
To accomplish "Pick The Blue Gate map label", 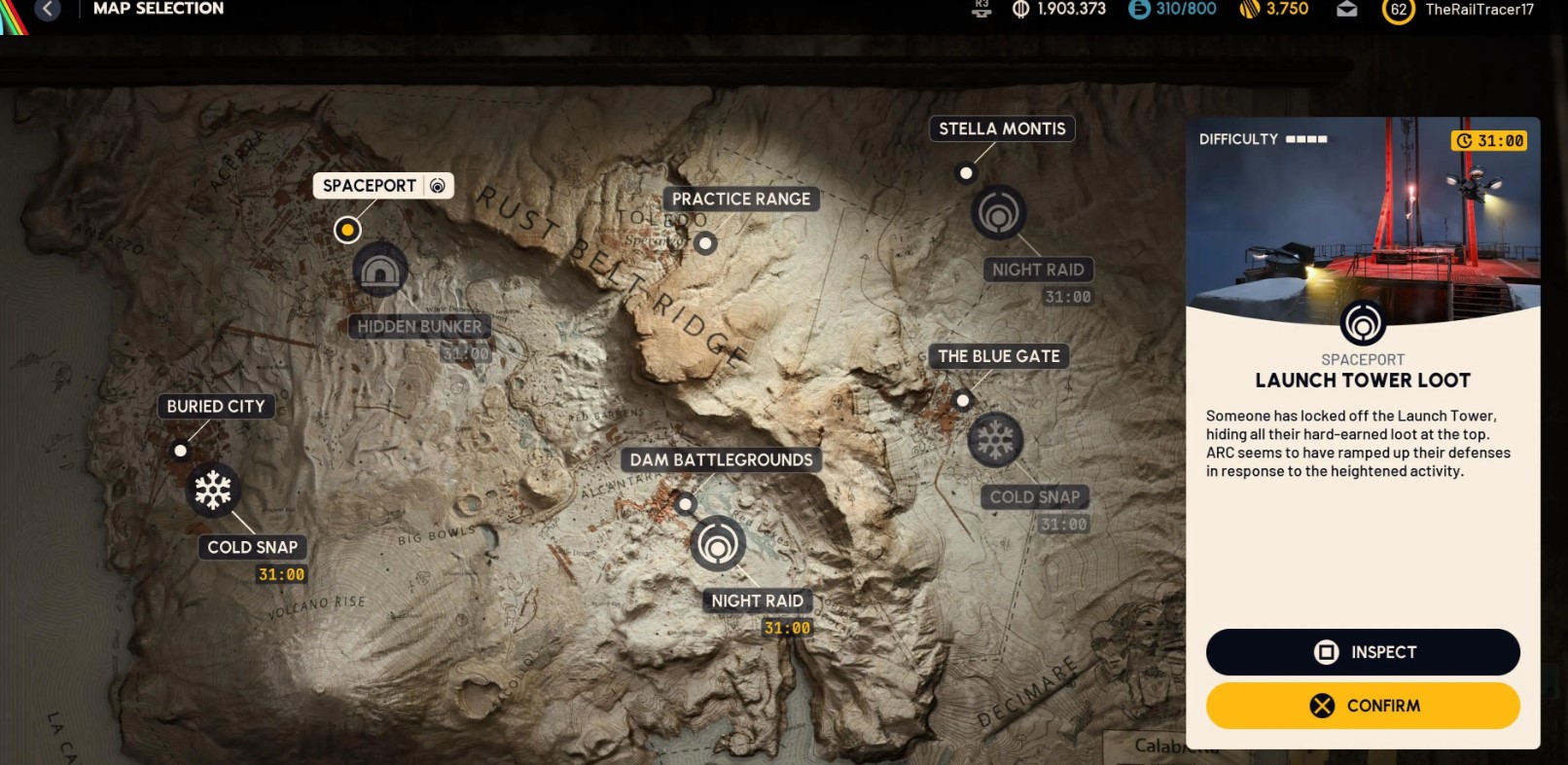I will coord(998,356).
